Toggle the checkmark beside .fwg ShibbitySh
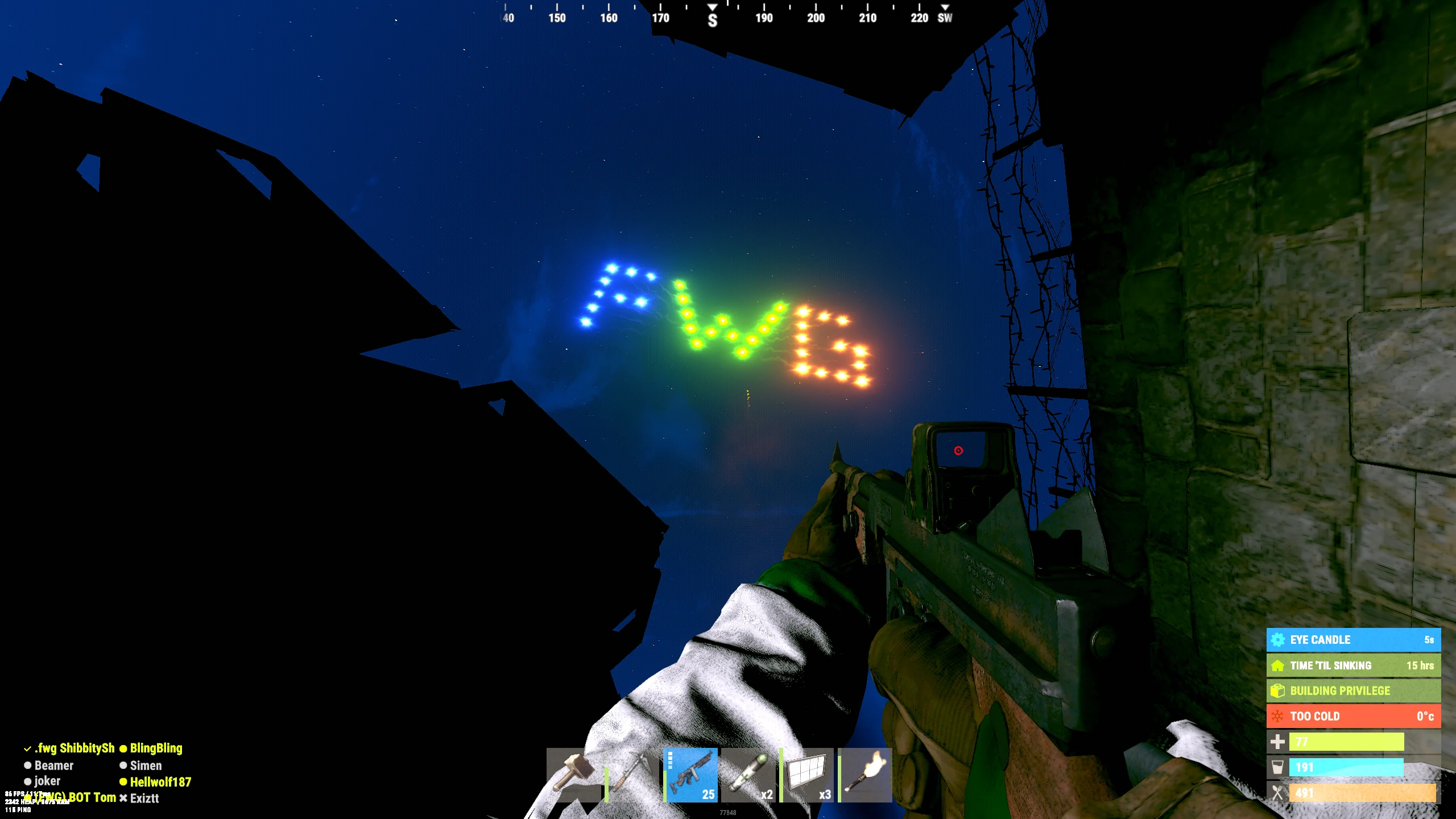Viewport: 1456px width, 819px height. (27, 748)
